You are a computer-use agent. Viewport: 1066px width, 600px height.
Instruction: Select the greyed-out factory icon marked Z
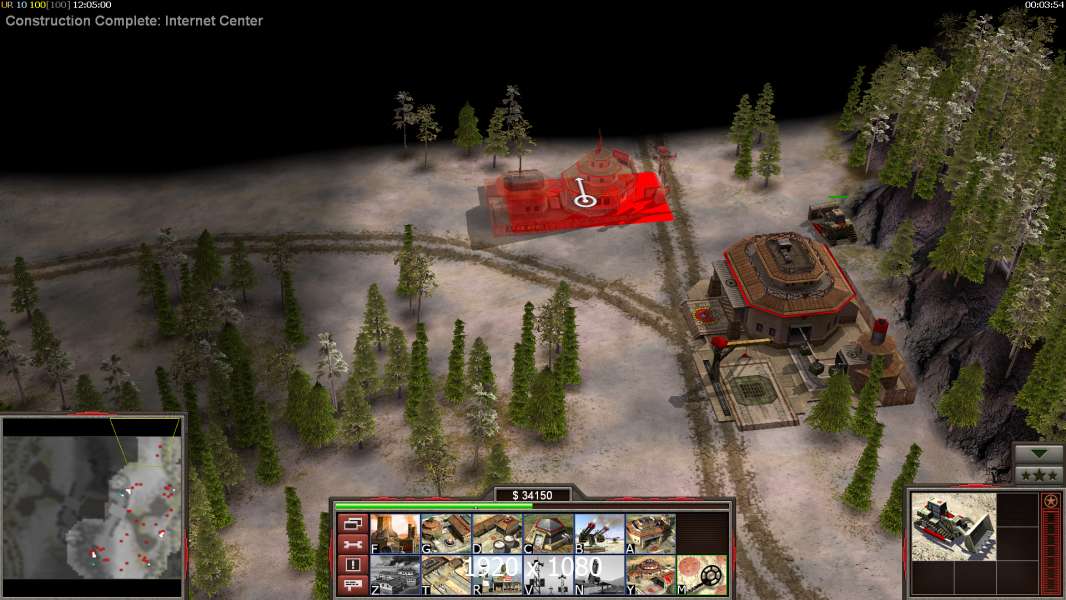(x=394, y=575)
